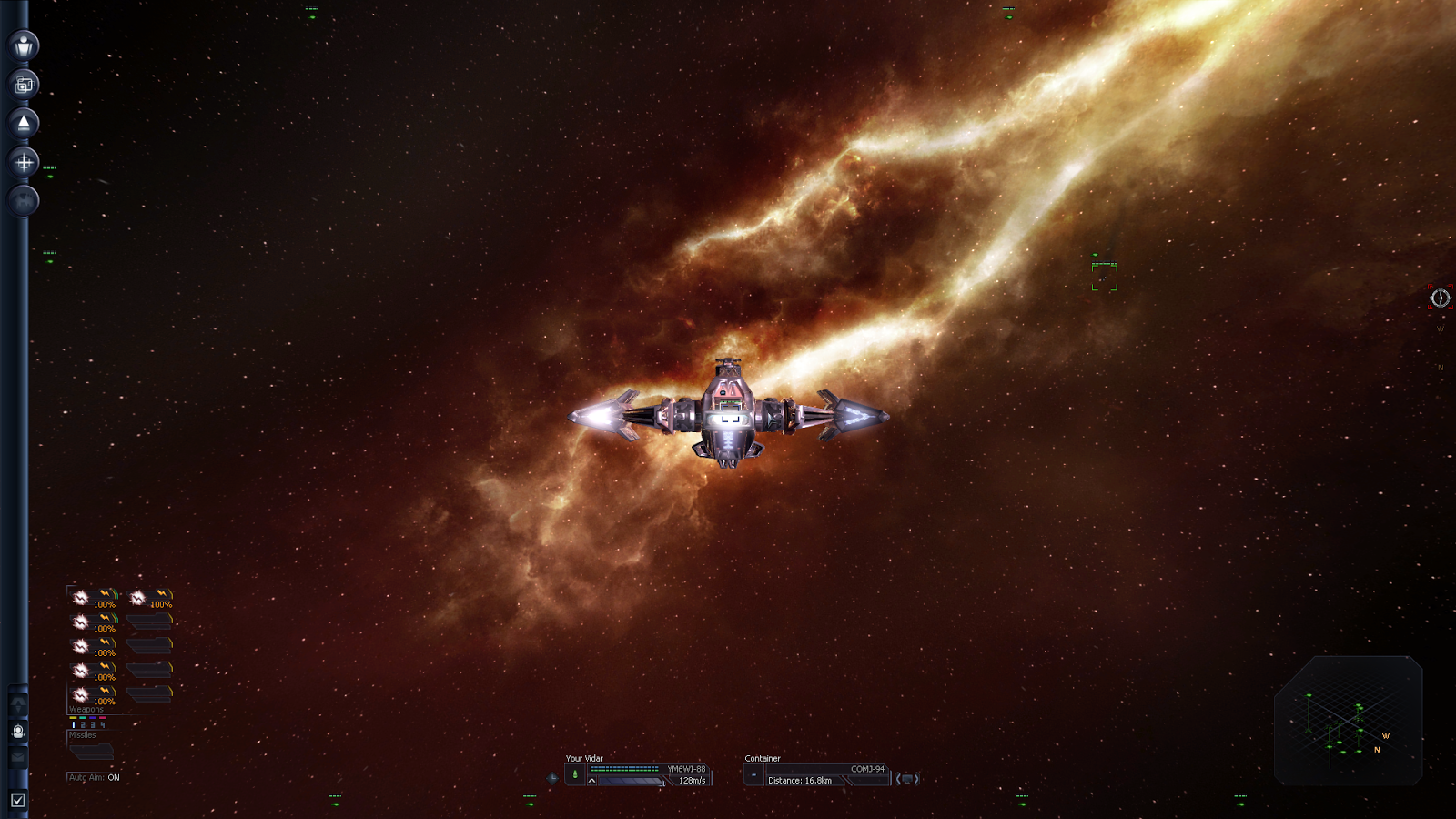This screenshot has width=1456, height=819.
Task: Toggle the Auto Aim setting
Action: (x=95, y=777)
